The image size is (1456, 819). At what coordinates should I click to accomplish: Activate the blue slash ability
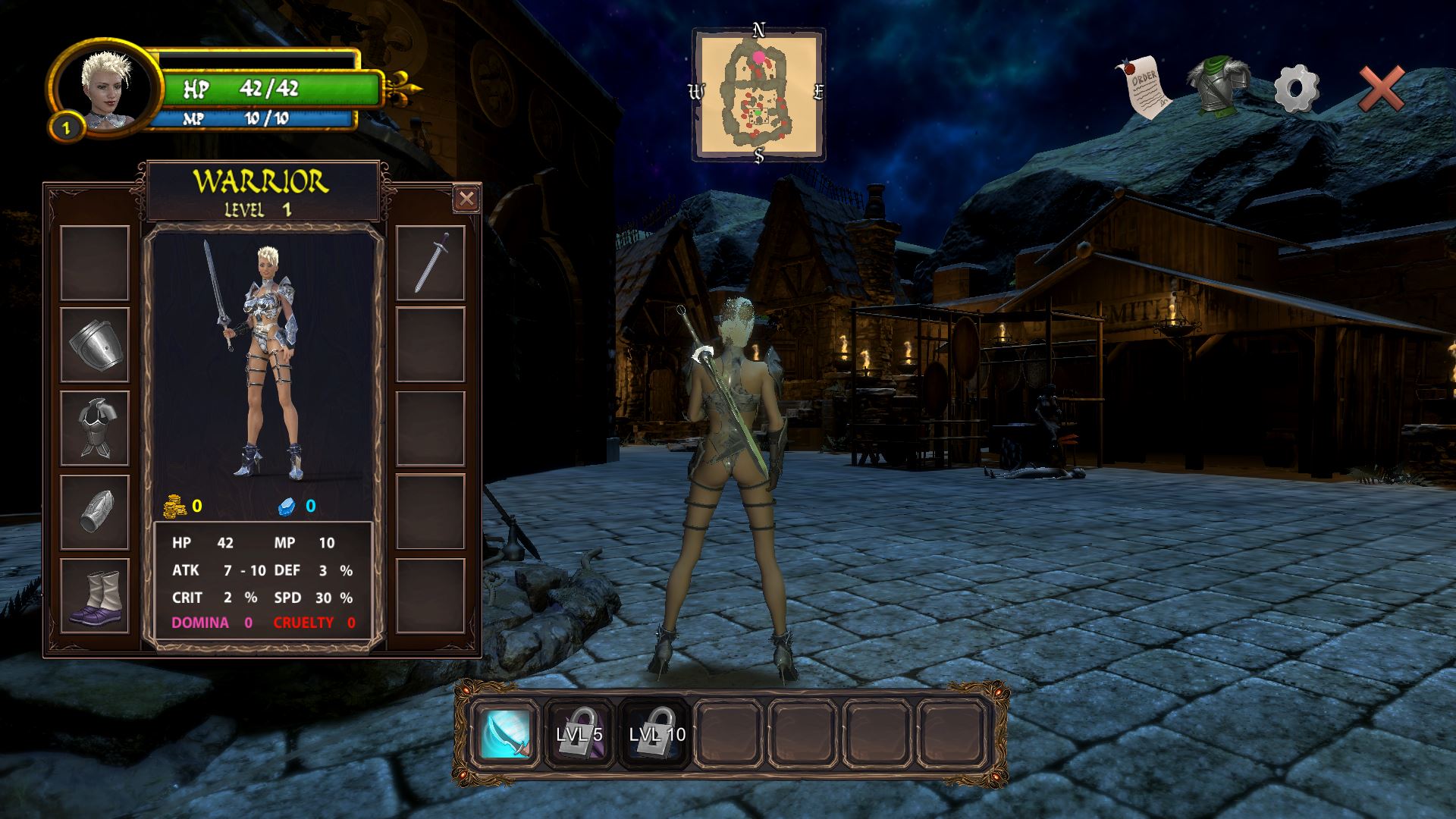click(506, 734)
